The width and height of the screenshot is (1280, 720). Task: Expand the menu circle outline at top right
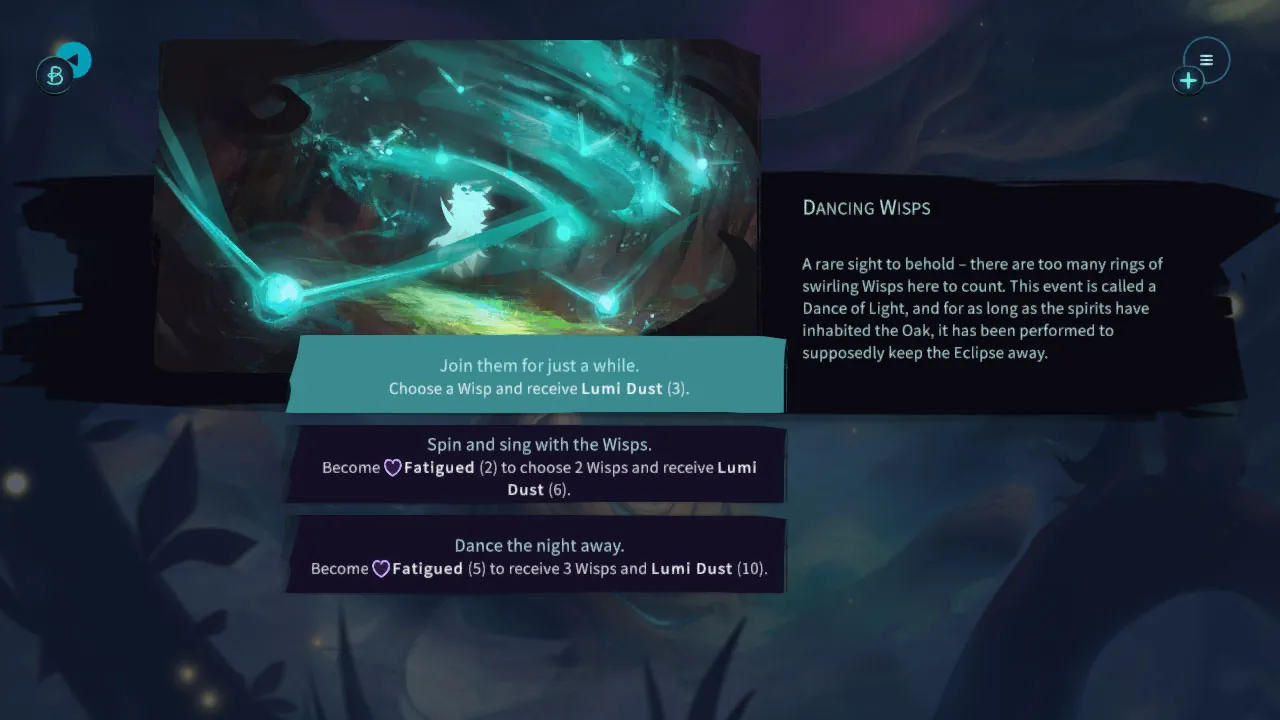[1206, 59]
